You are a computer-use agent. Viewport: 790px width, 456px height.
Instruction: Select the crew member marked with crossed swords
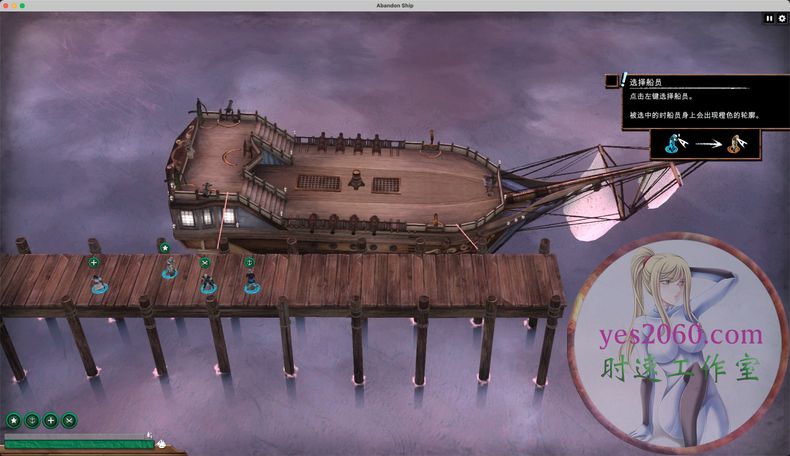tap(208, 285)
